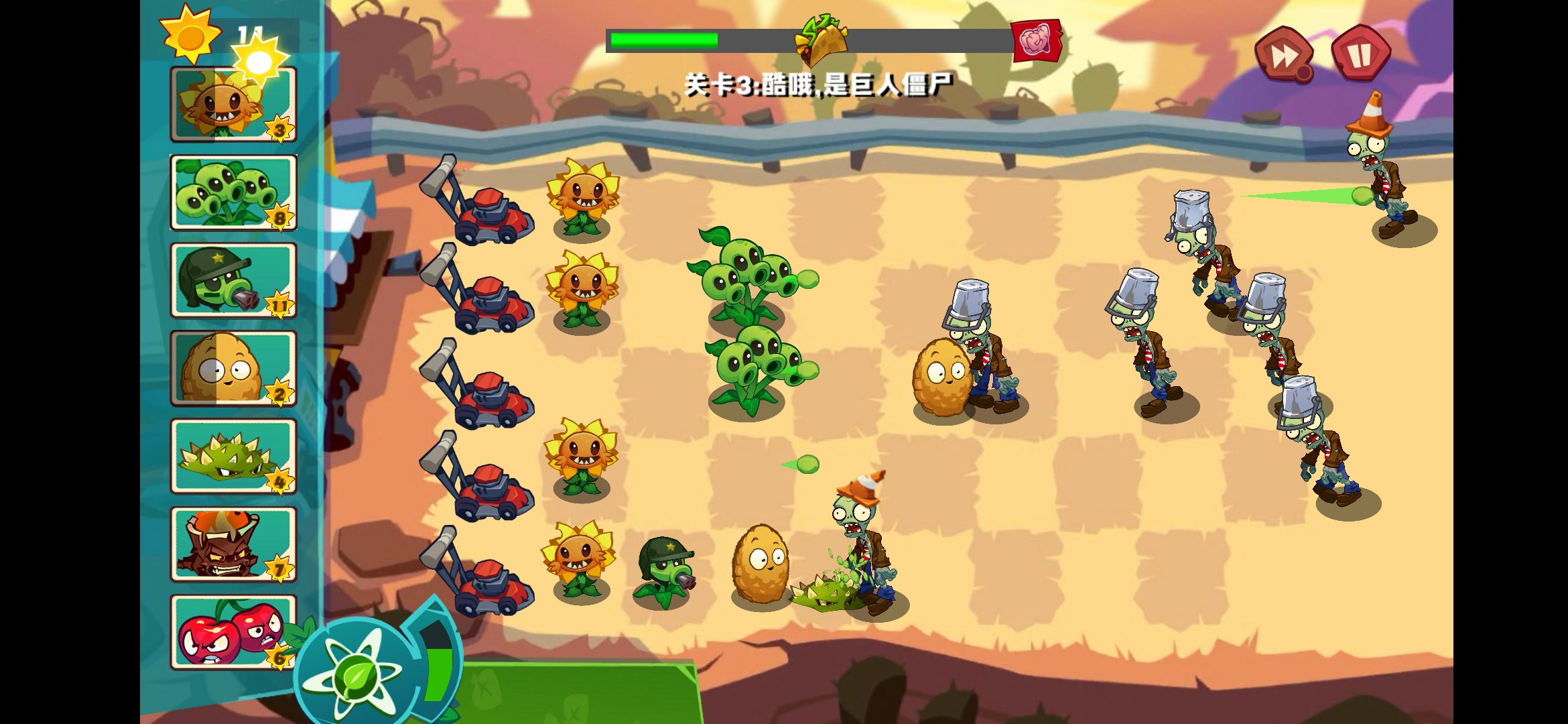This screenshot has width=1568, height=724.
Task: Select the Spikeweed seed card
Action: pyautogui.click(x=233, y=457)
